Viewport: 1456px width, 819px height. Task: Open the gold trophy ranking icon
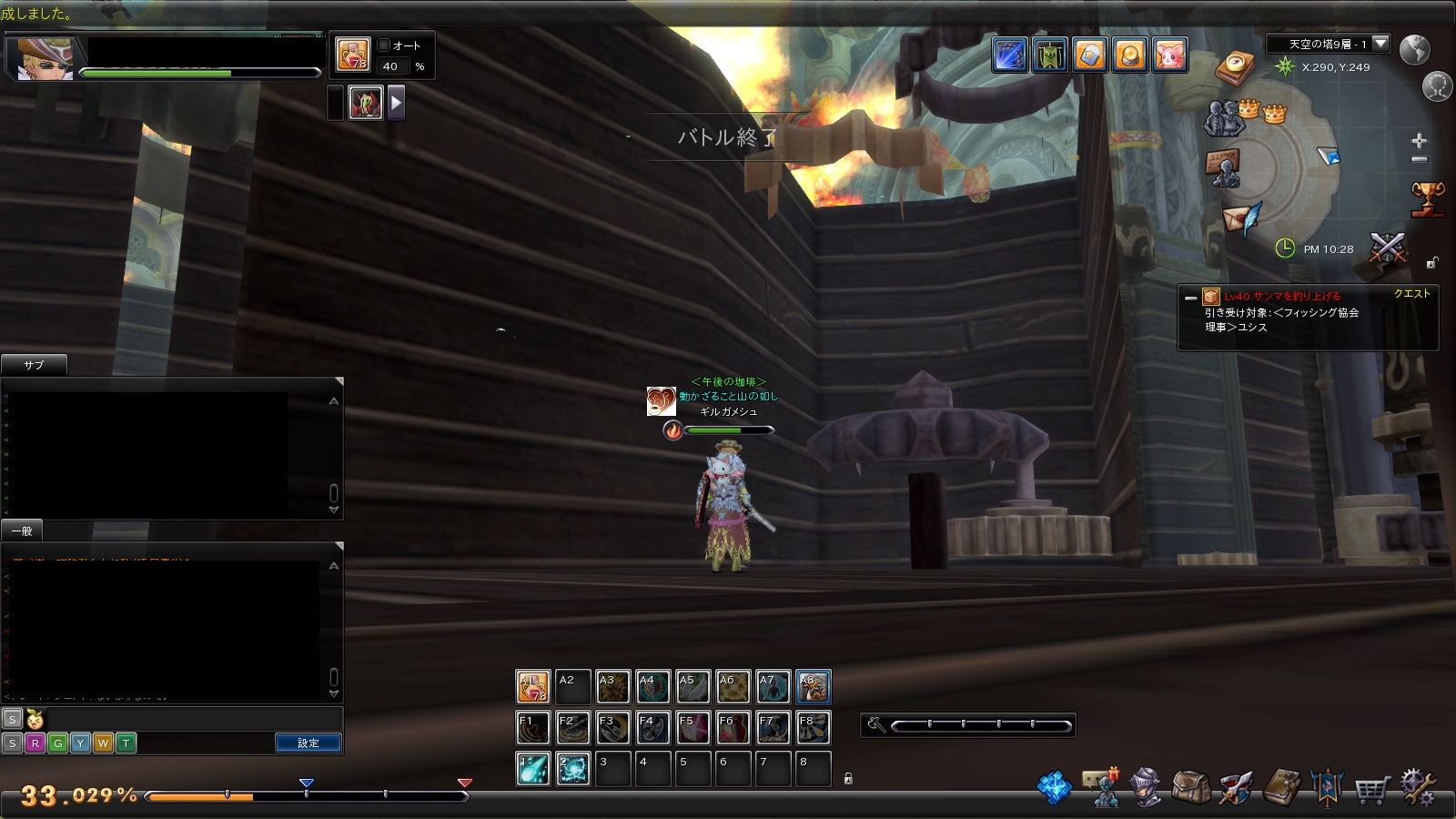[1427, 198]
